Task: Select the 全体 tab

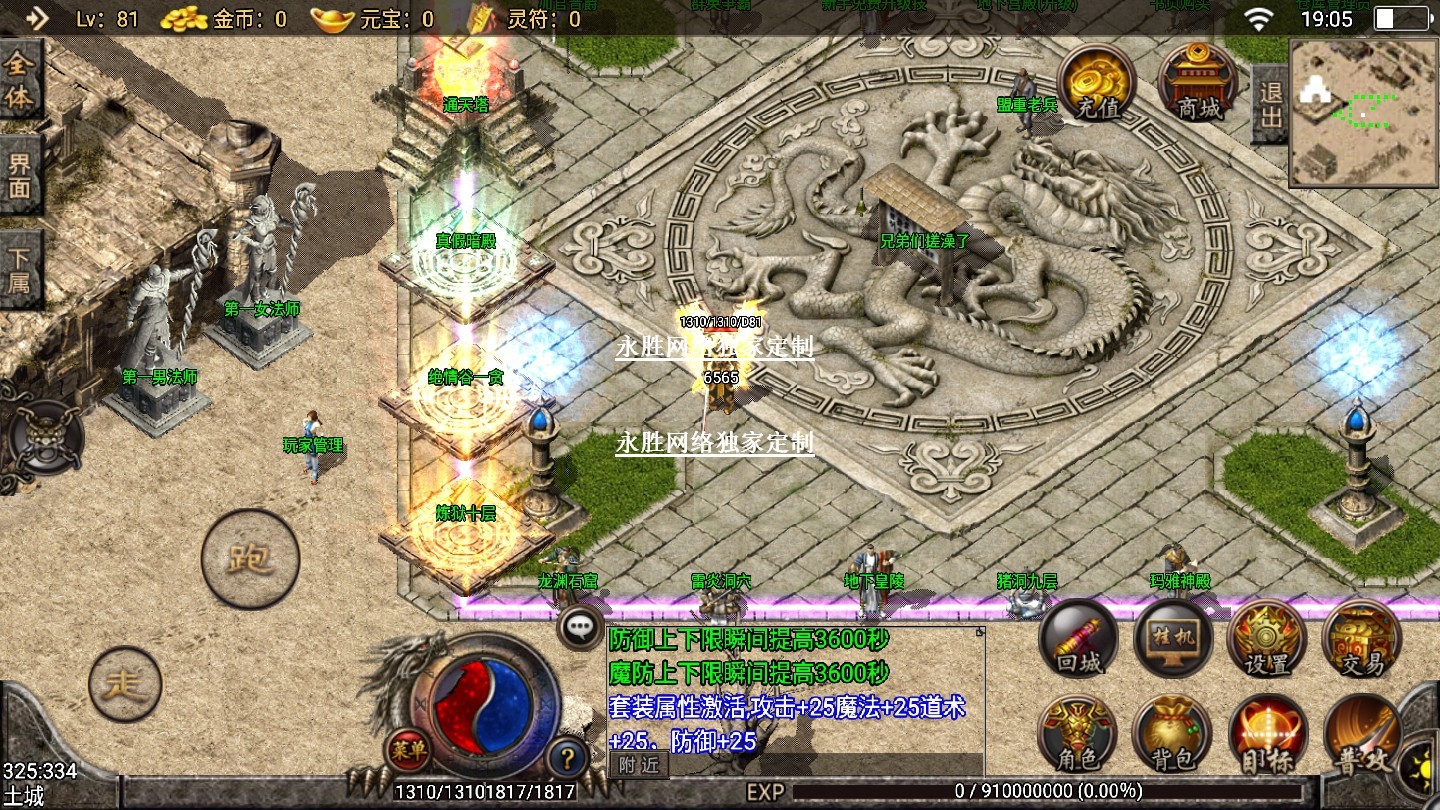Action: click(x=20, y=81)
